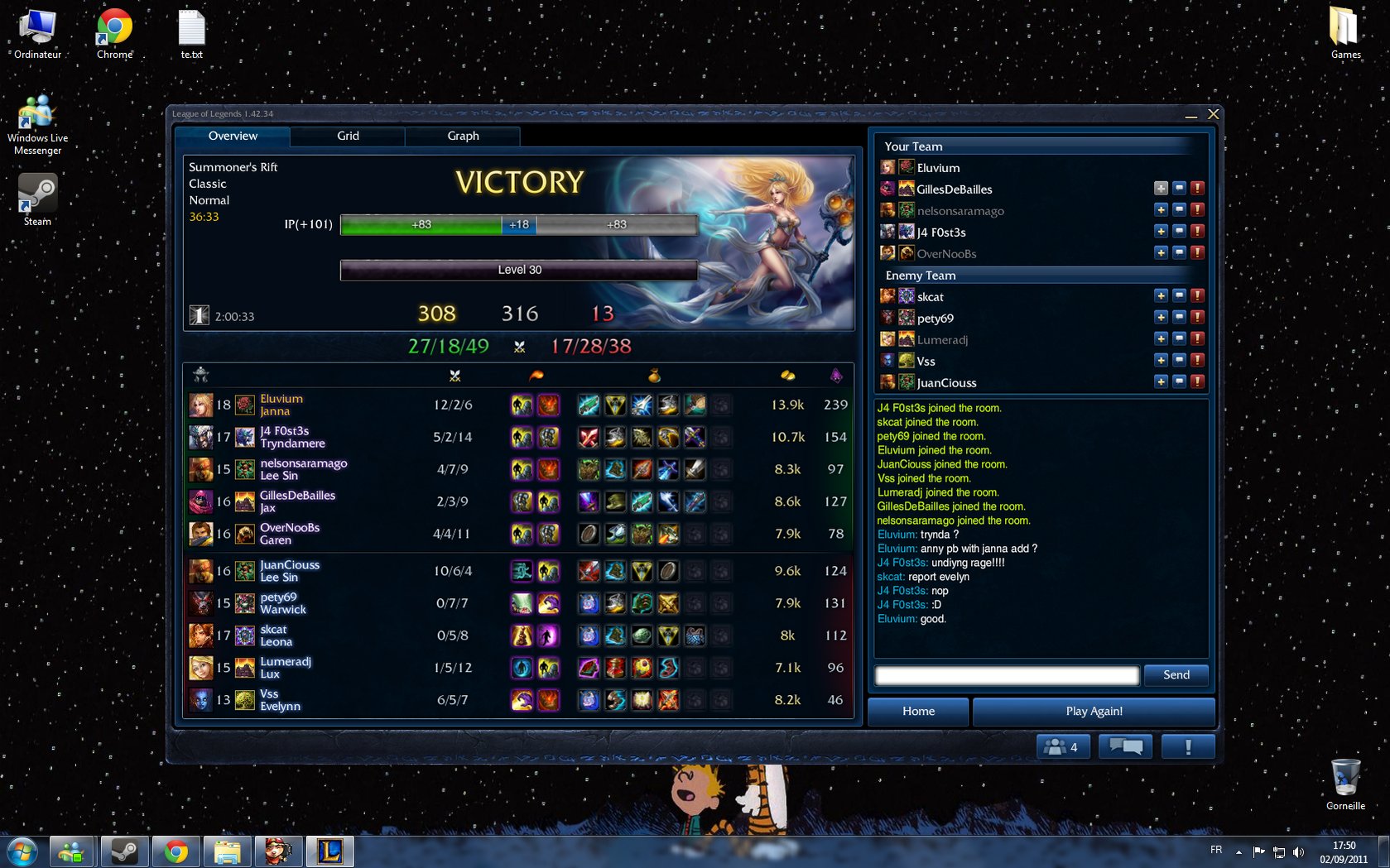
Task: Close the League of Legends window
Action: (1214, 114)
